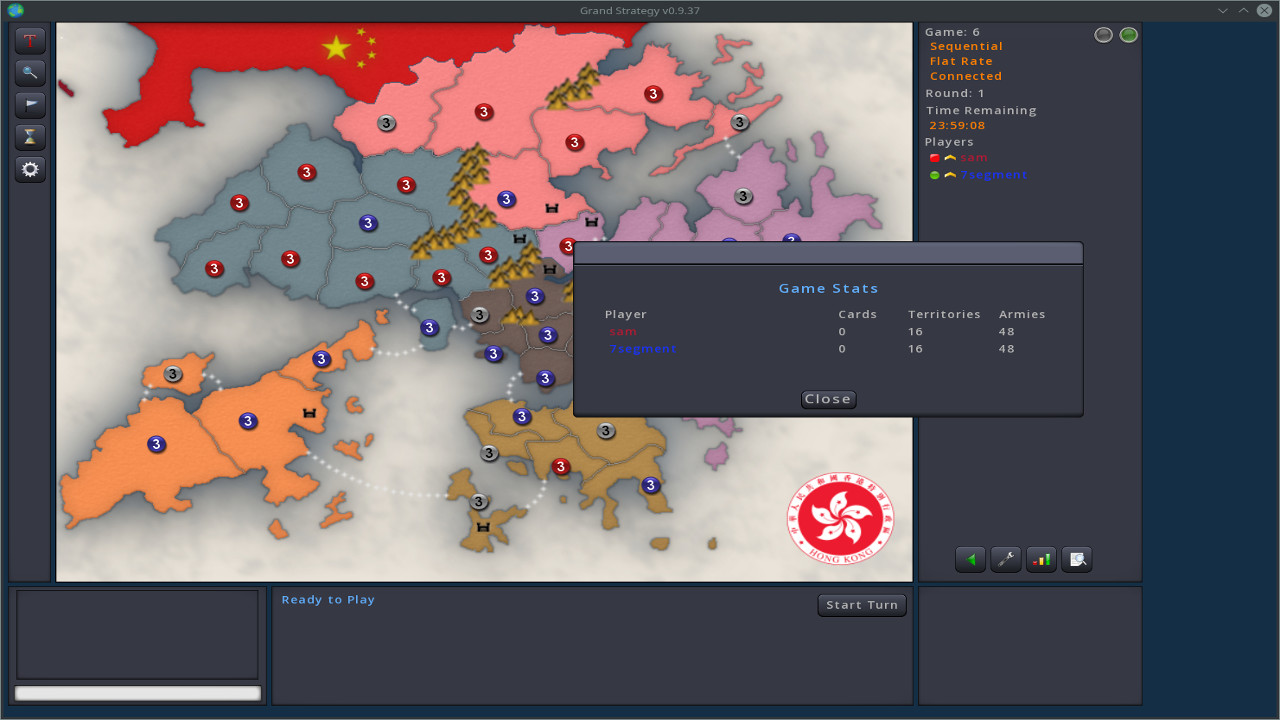1280x720 pixels.
Task: Click the flag surrender icon
Action: (30, 104)
